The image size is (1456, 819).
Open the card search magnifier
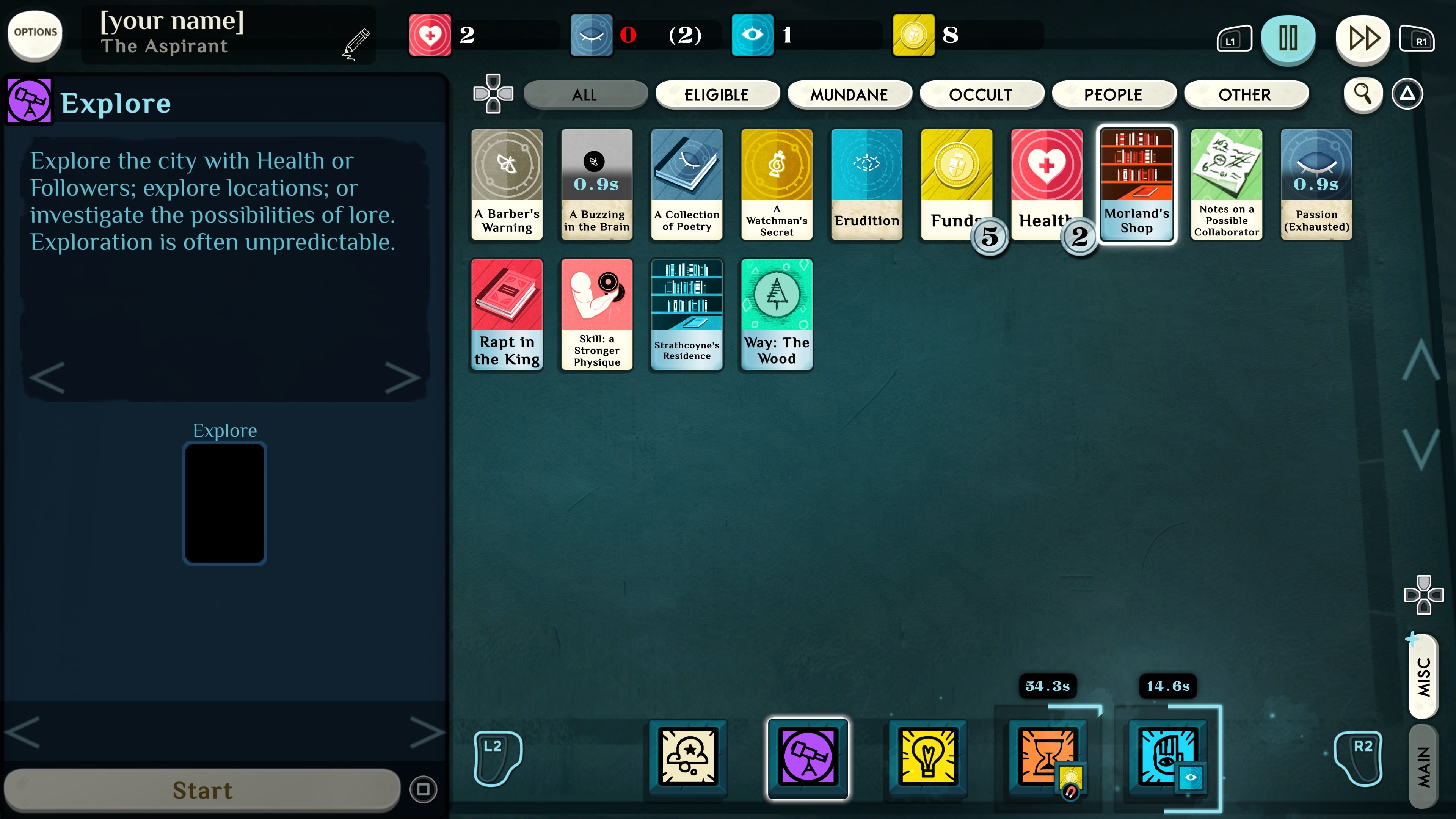point(1363,94)
